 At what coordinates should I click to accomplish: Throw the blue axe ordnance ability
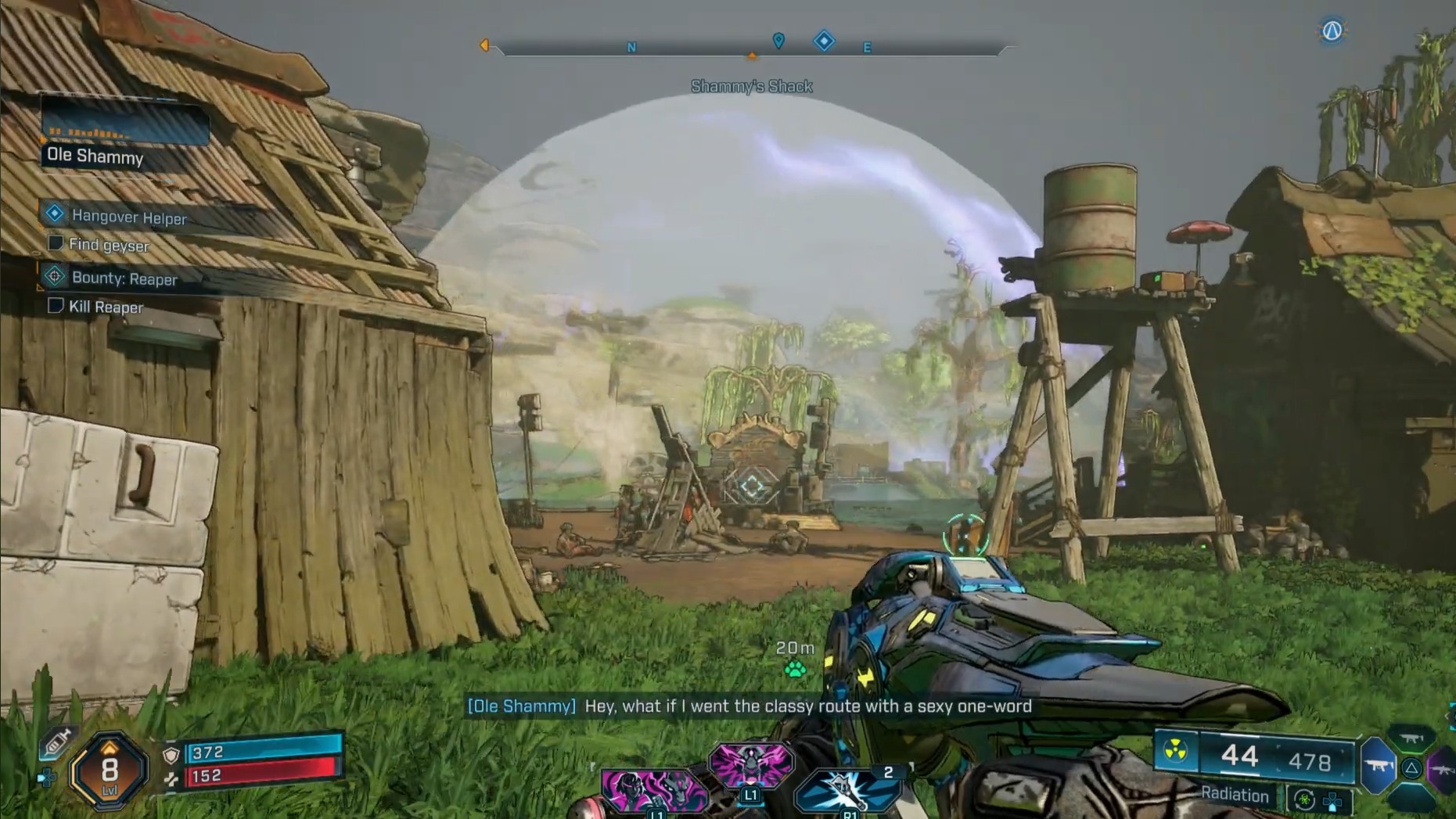[x=847, y=792]
